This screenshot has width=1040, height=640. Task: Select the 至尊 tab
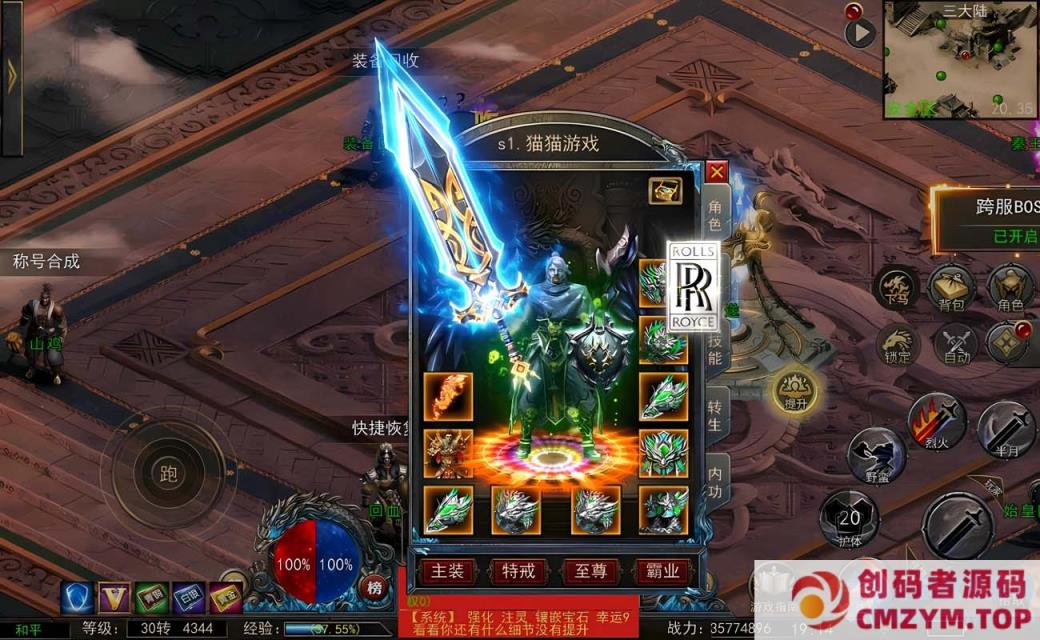pos(589,571)
